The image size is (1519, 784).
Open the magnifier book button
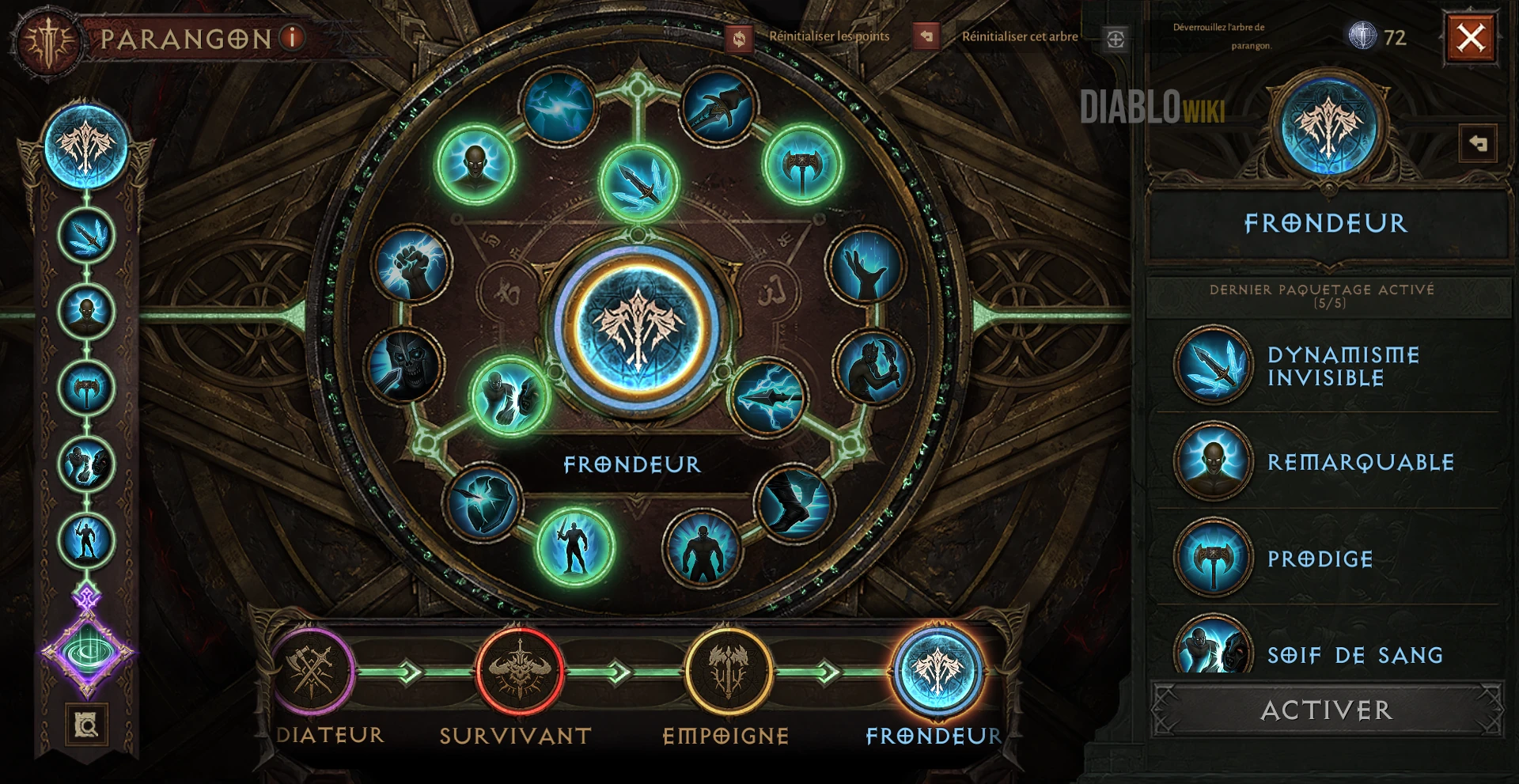(x=86, y=724)
